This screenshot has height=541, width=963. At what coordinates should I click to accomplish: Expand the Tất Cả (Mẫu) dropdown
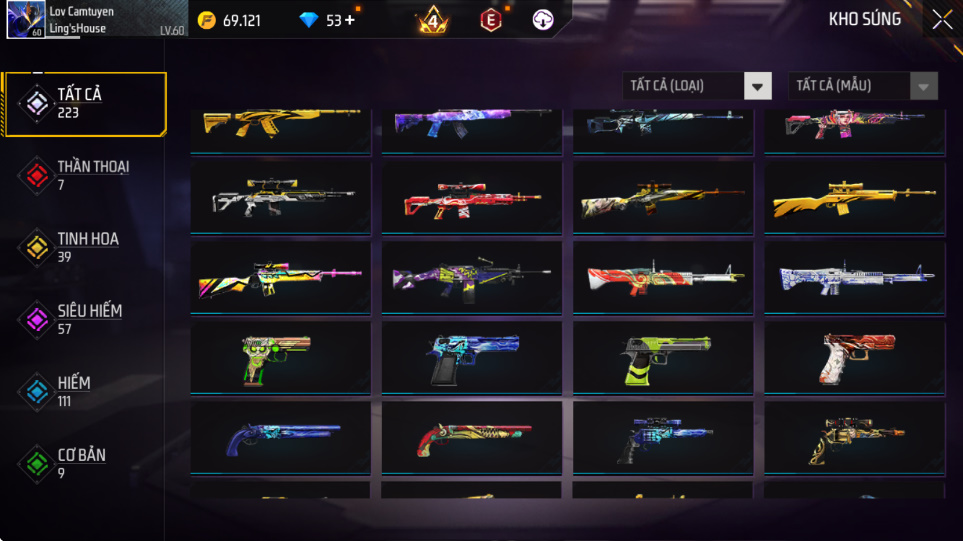point(862,86)
